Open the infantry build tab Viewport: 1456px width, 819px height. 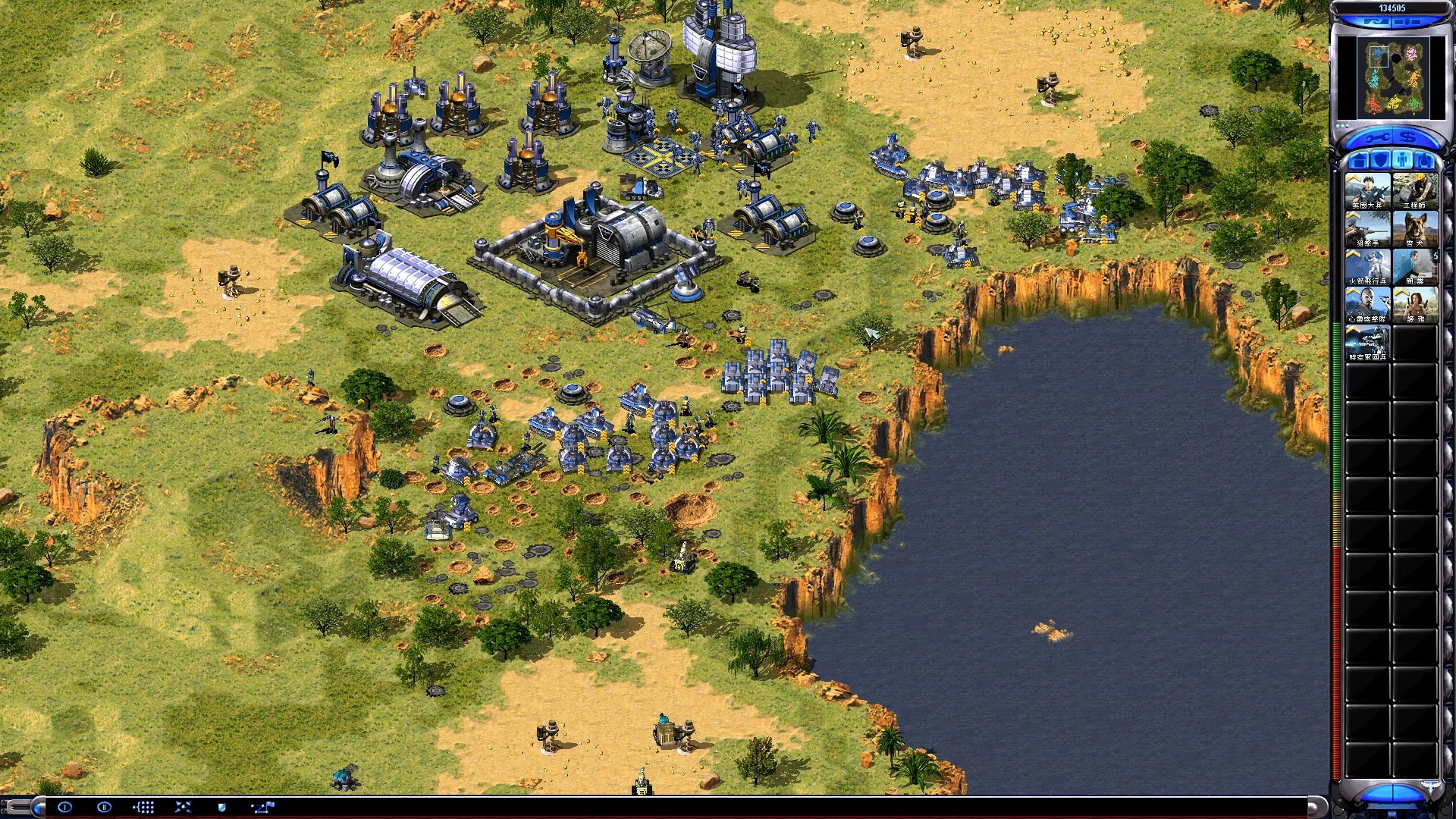[1403, 161]
